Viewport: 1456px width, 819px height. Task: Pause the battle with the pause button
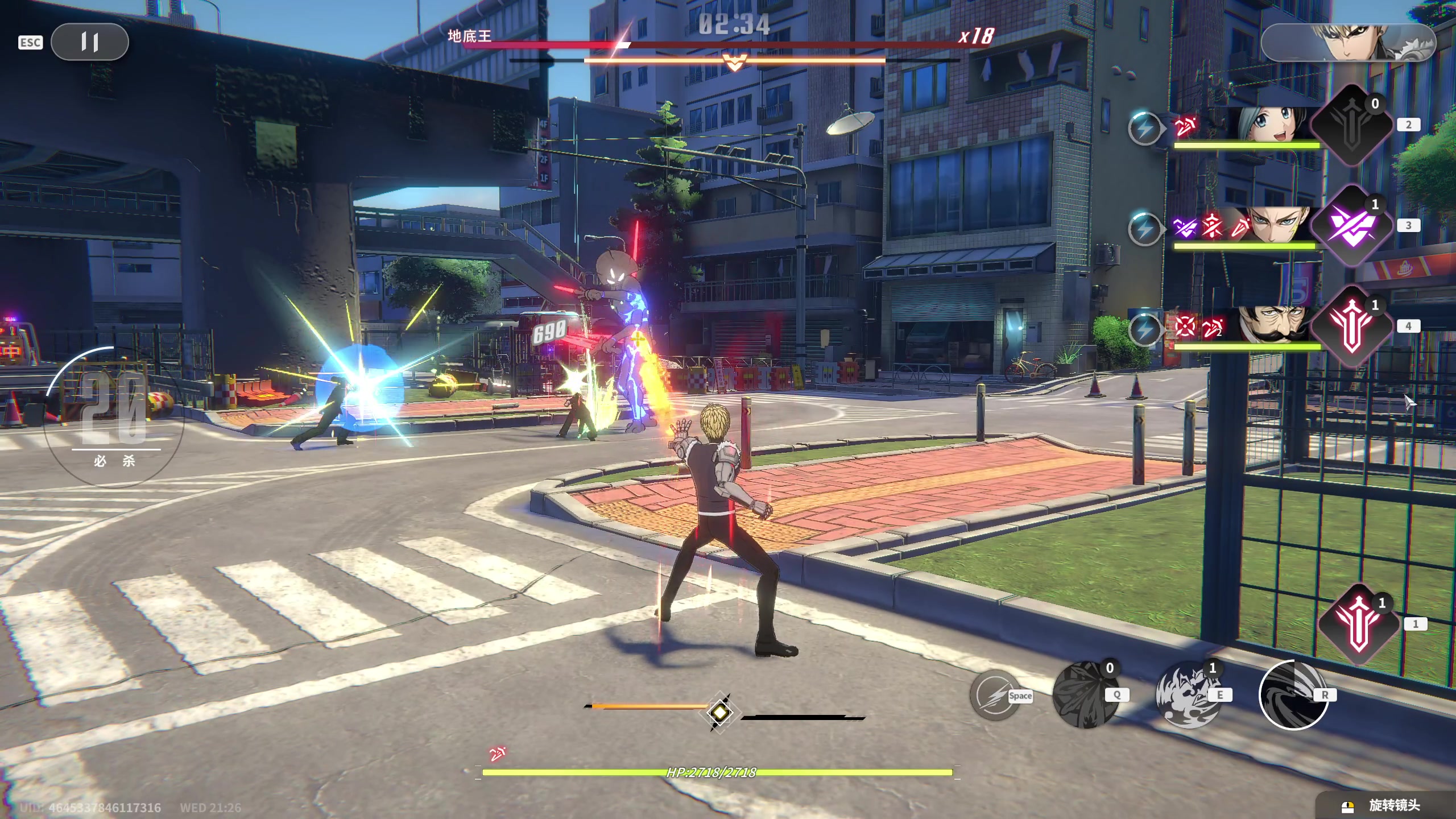(90, 42)
